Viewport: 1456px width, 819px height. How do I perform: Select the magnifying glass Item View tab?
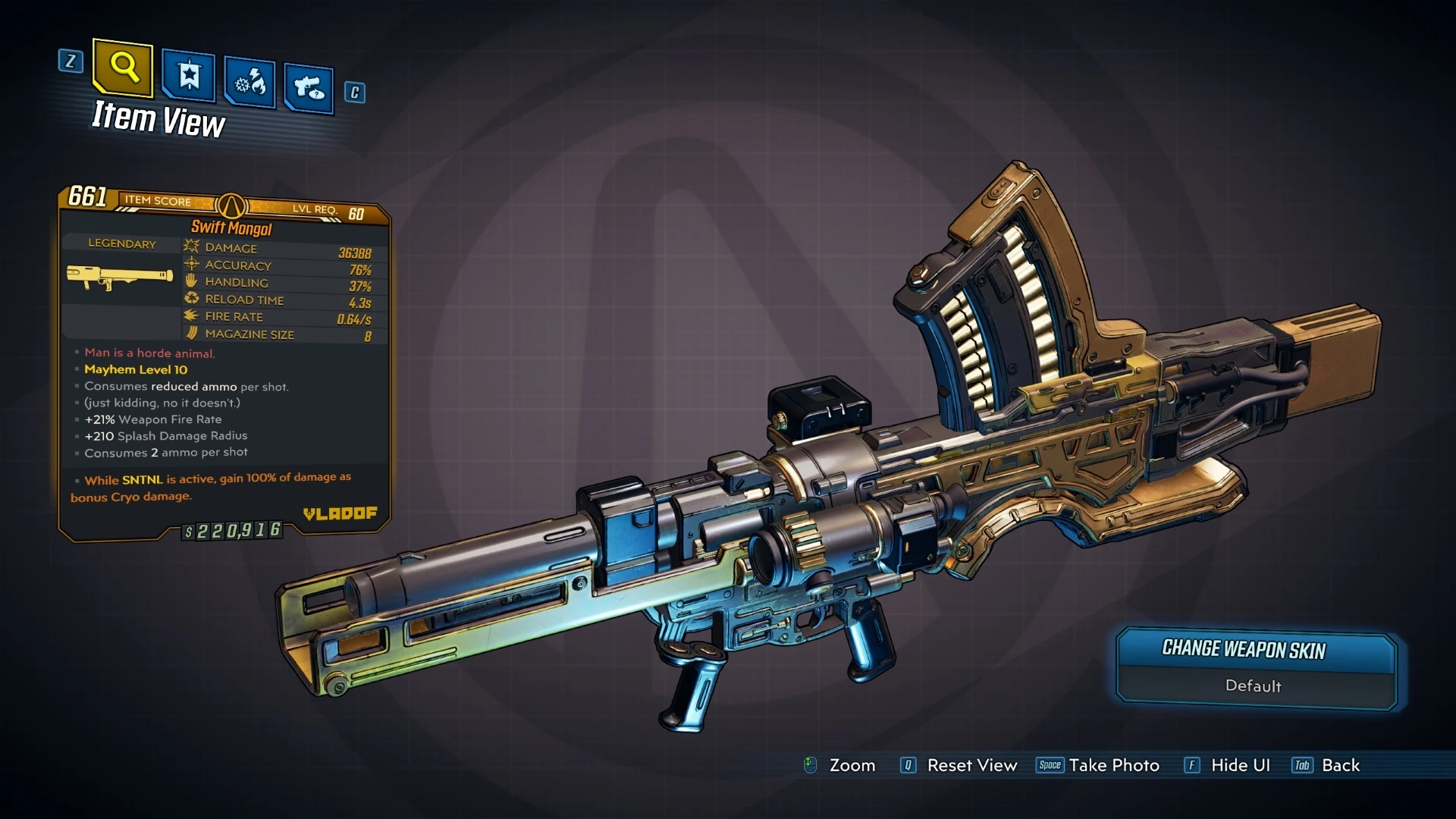tap(124, 68)
